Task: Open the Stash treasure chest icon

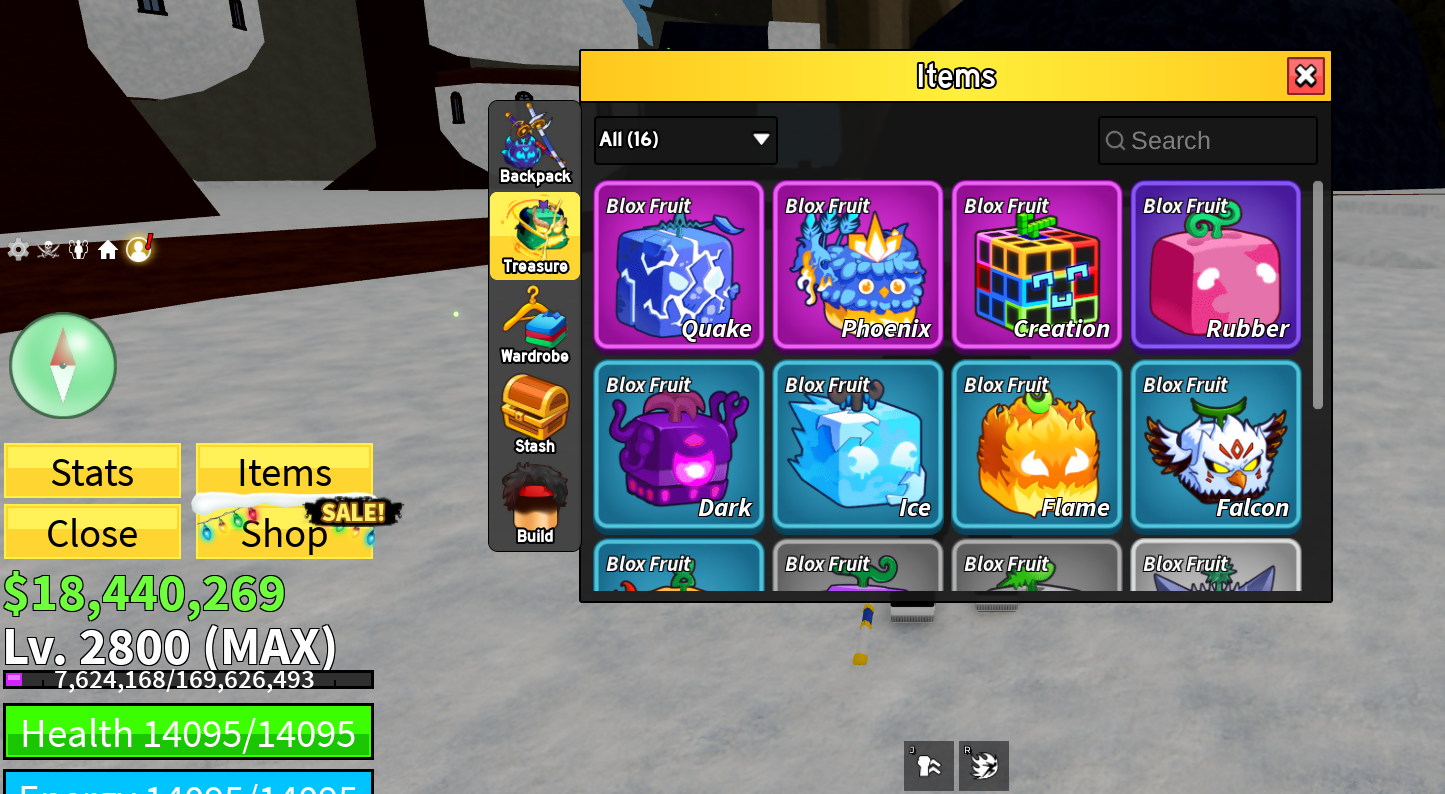Action: (535, 410)
